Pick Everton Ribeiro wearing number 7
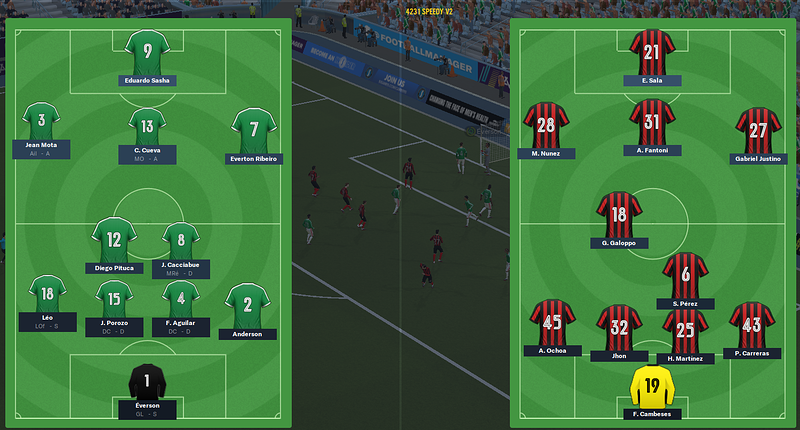Image resolution: width=800 pixels, height=430 pixels. [x=254, y=130]
